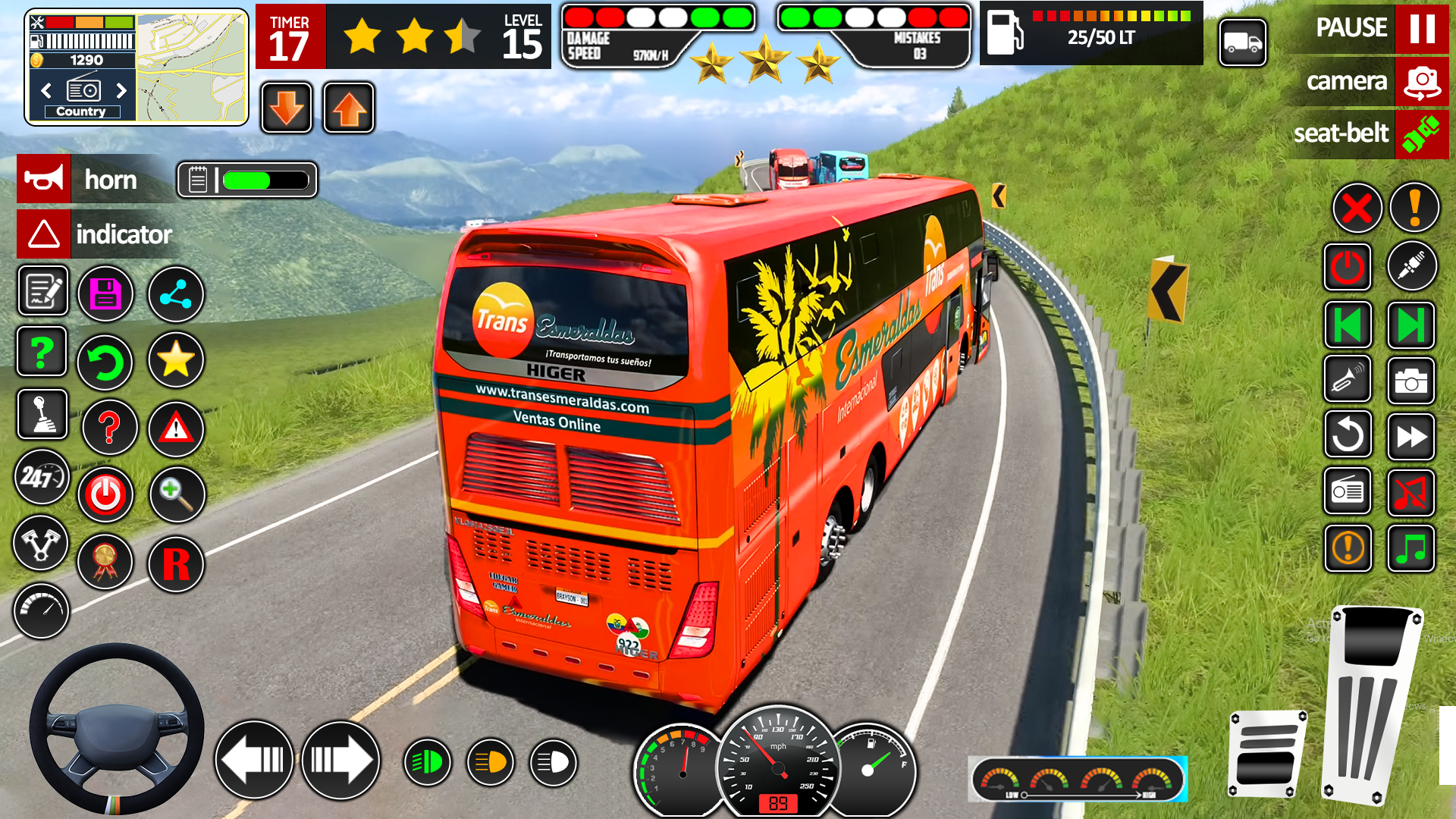Open the route minimap
This screenshot has width=1456, height=819.
tap(192, 68)
